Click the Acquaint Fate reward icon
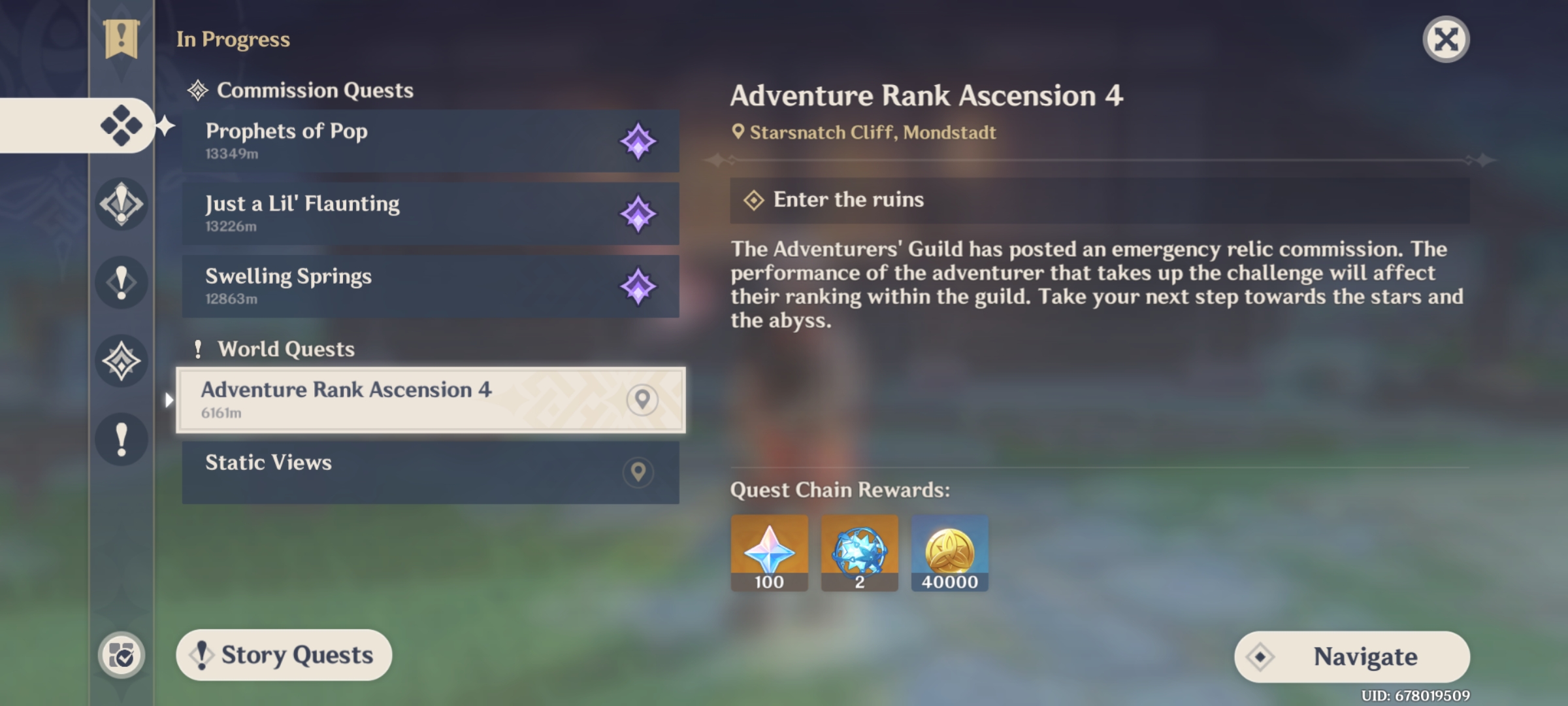The height and width of the screenshot is (706, 1568). [860, 552]
